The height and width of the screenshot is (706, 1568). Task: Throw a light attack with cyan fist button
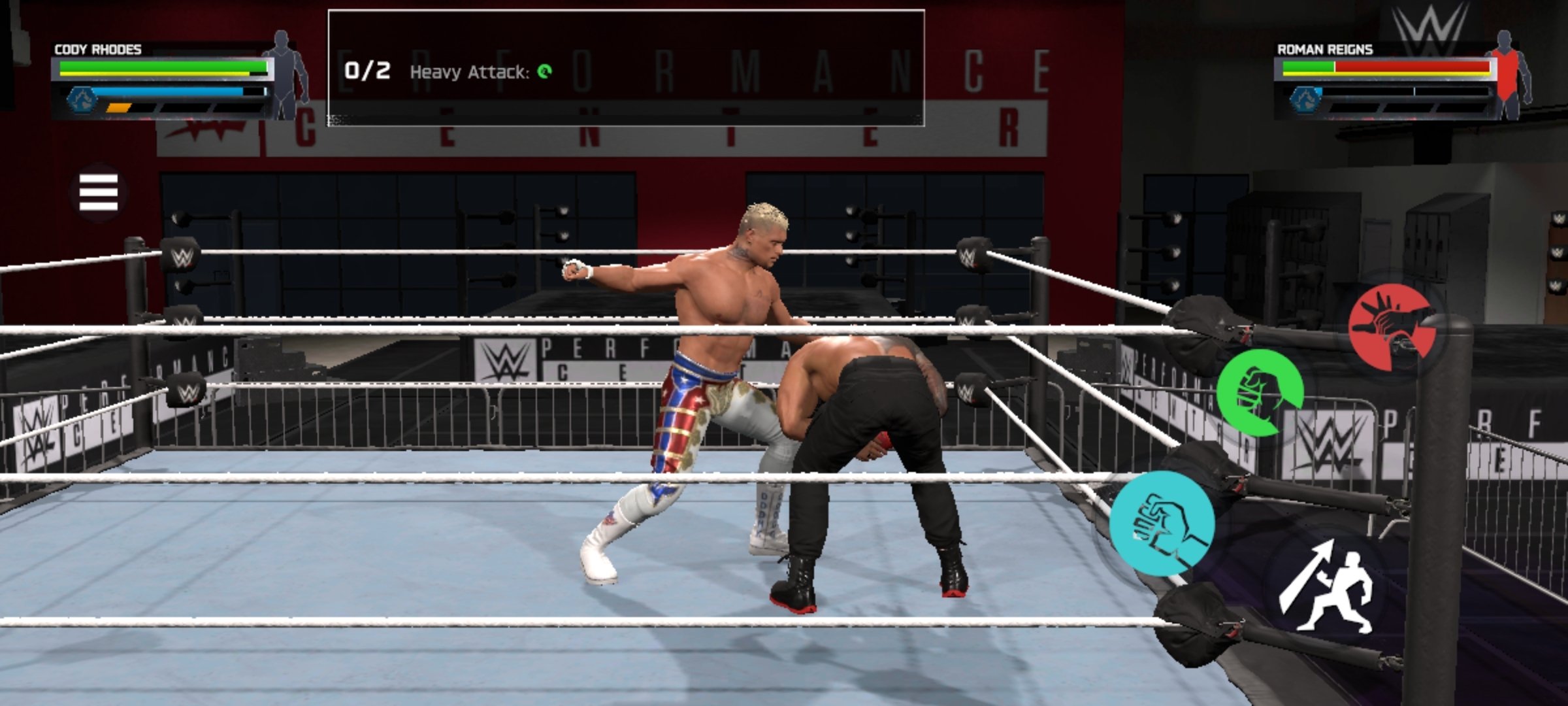tap(1162, 524)
